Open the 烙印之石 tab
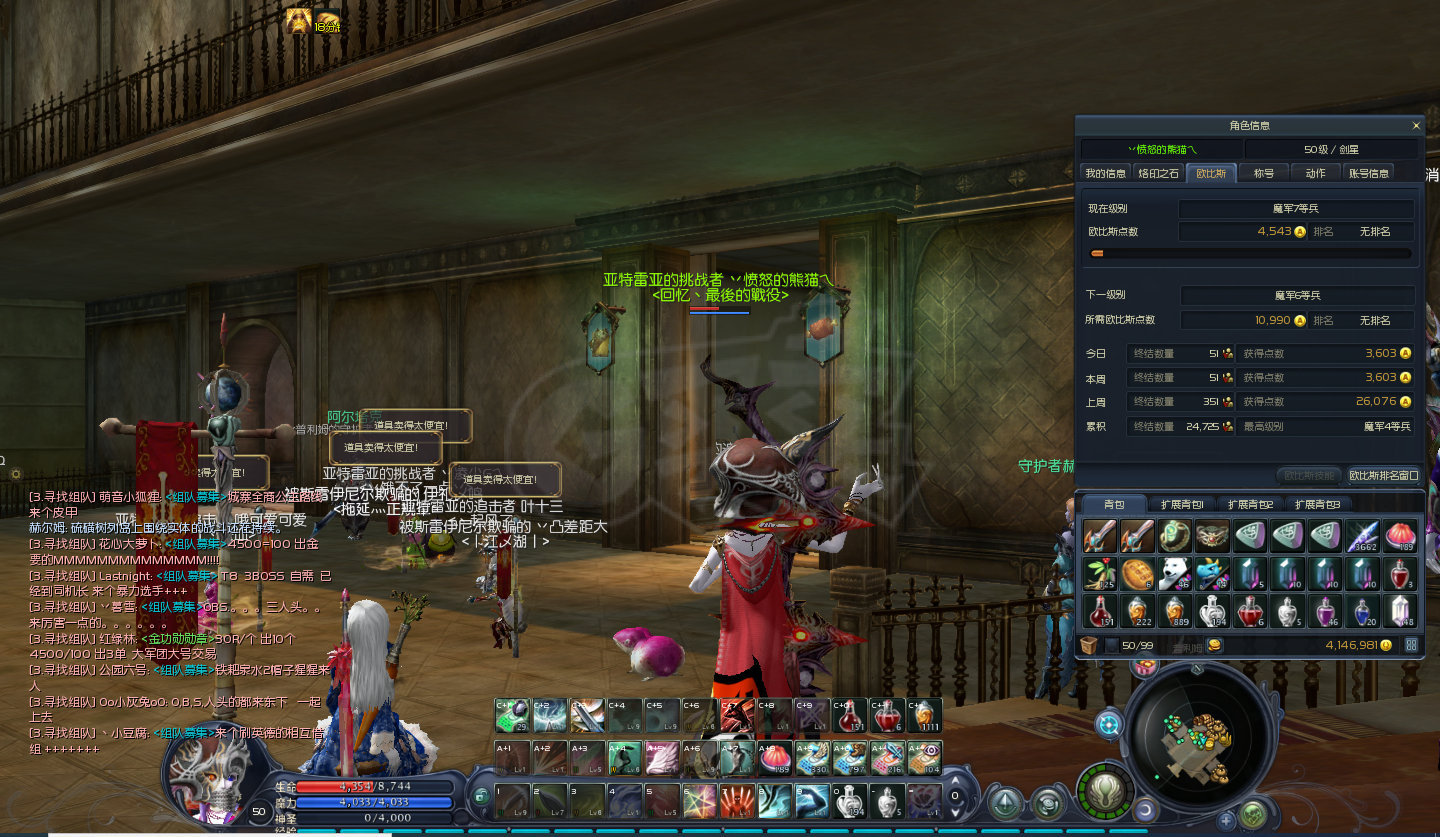The height and width of the screenshot is (837, 1440). pos(1159,173)
